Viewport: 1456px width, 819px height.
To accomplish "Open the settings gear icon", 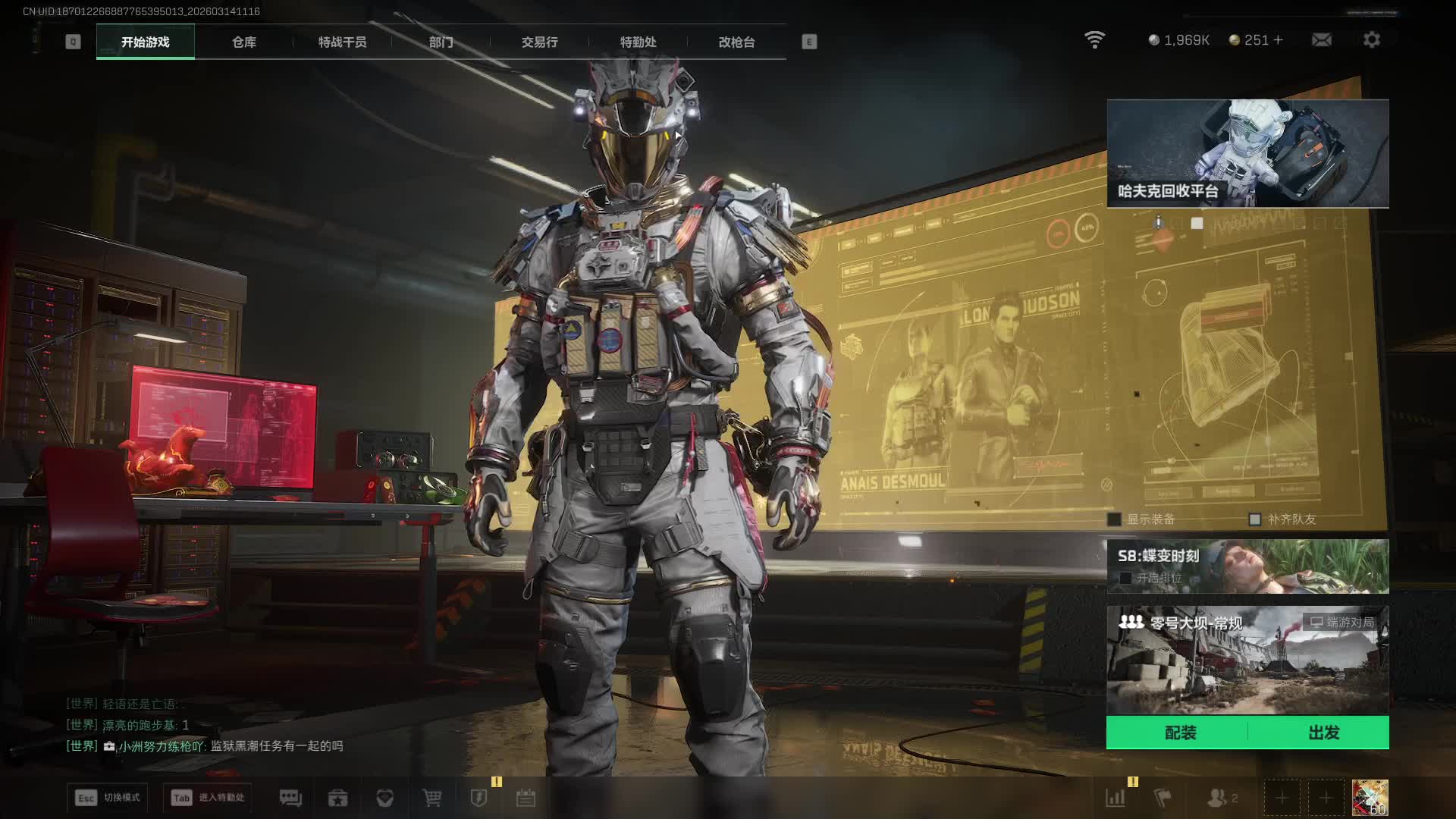I will pyautogui.click(x=1371, y=40).
